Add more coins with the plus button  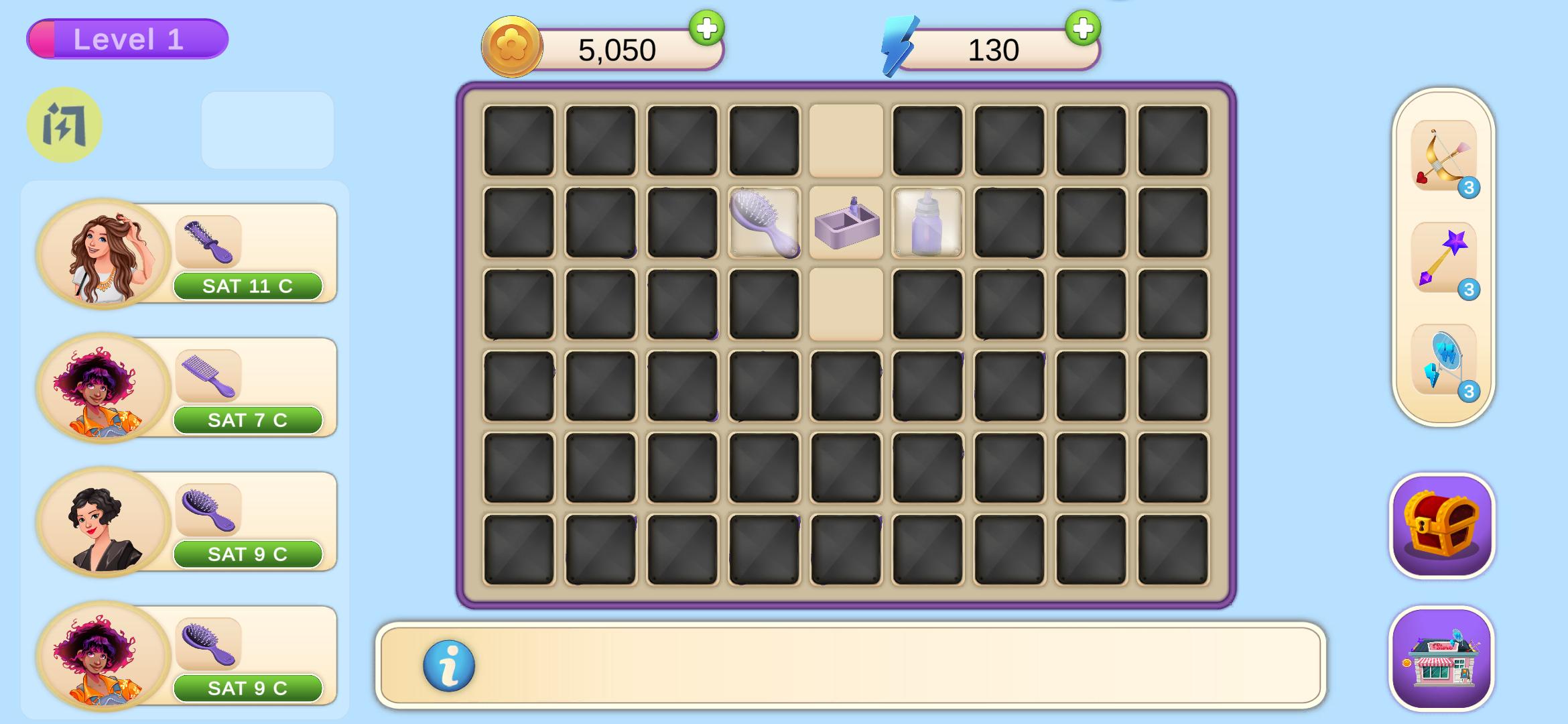[706, 28]
